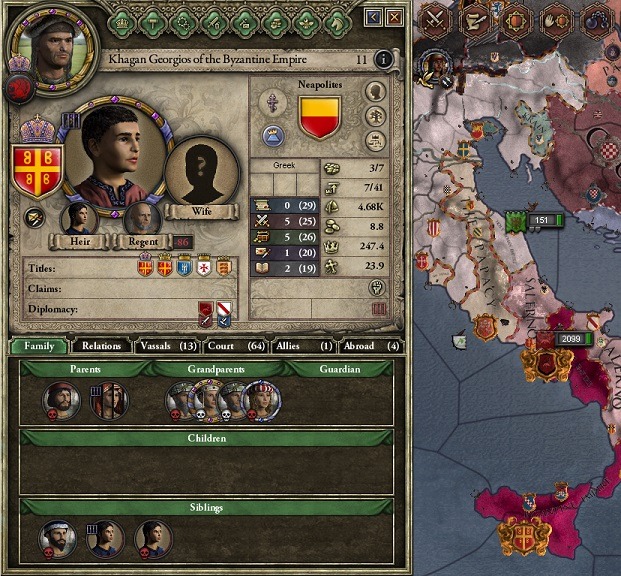View the Abroad tab

(366, 346)
